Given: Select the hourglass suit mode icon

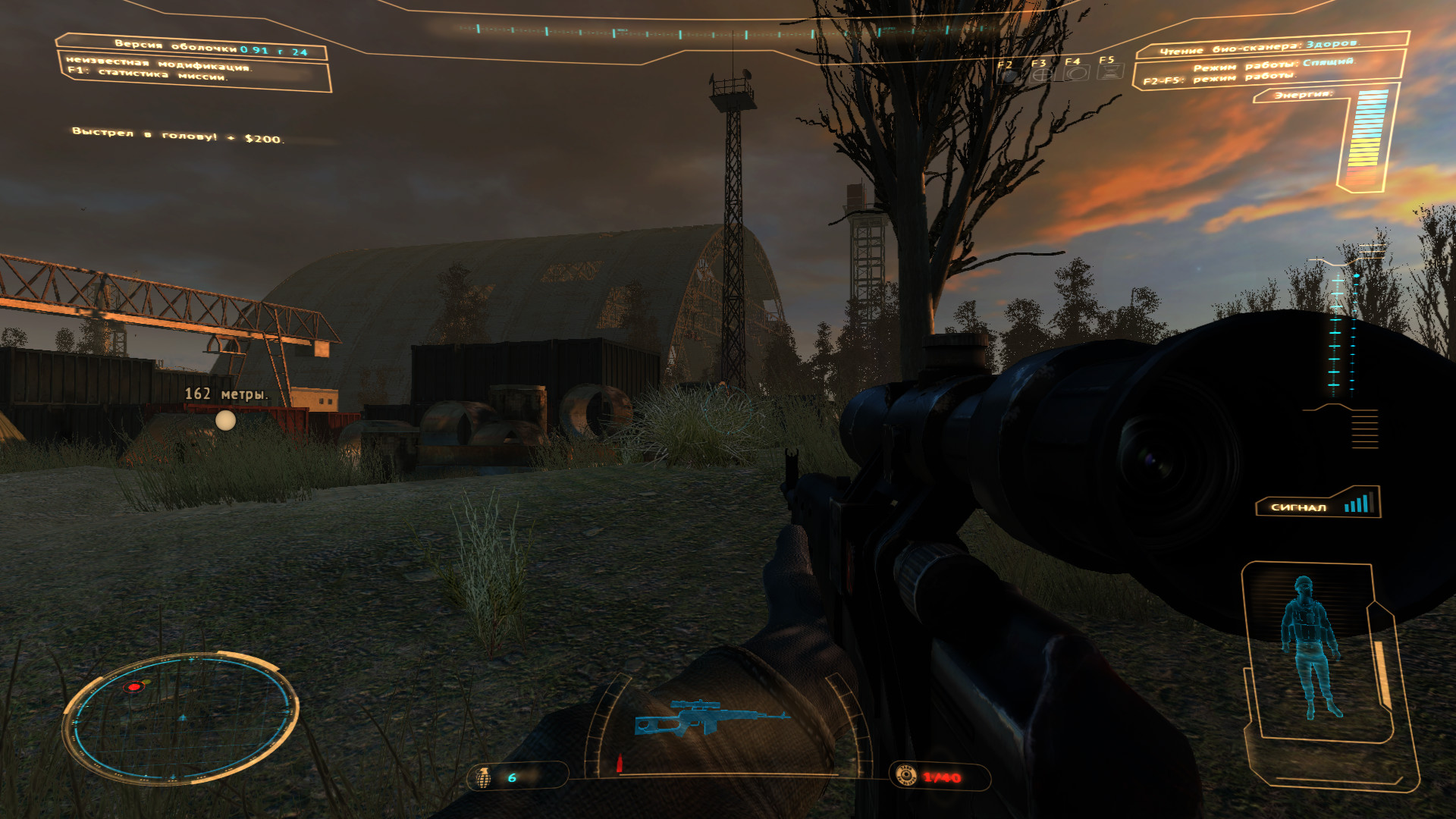Looking at the screenshot, I should pos(1109,73).
